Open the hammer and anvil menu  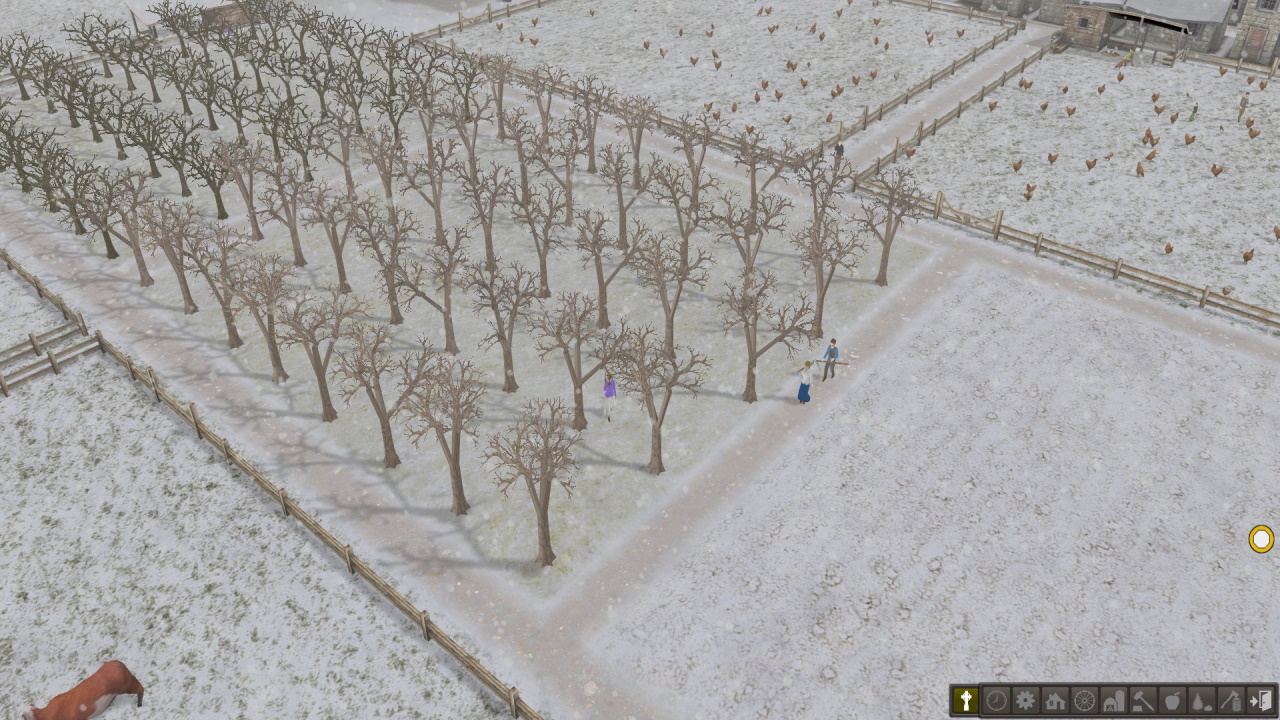pyautogui.click(x=1143, y=700)
